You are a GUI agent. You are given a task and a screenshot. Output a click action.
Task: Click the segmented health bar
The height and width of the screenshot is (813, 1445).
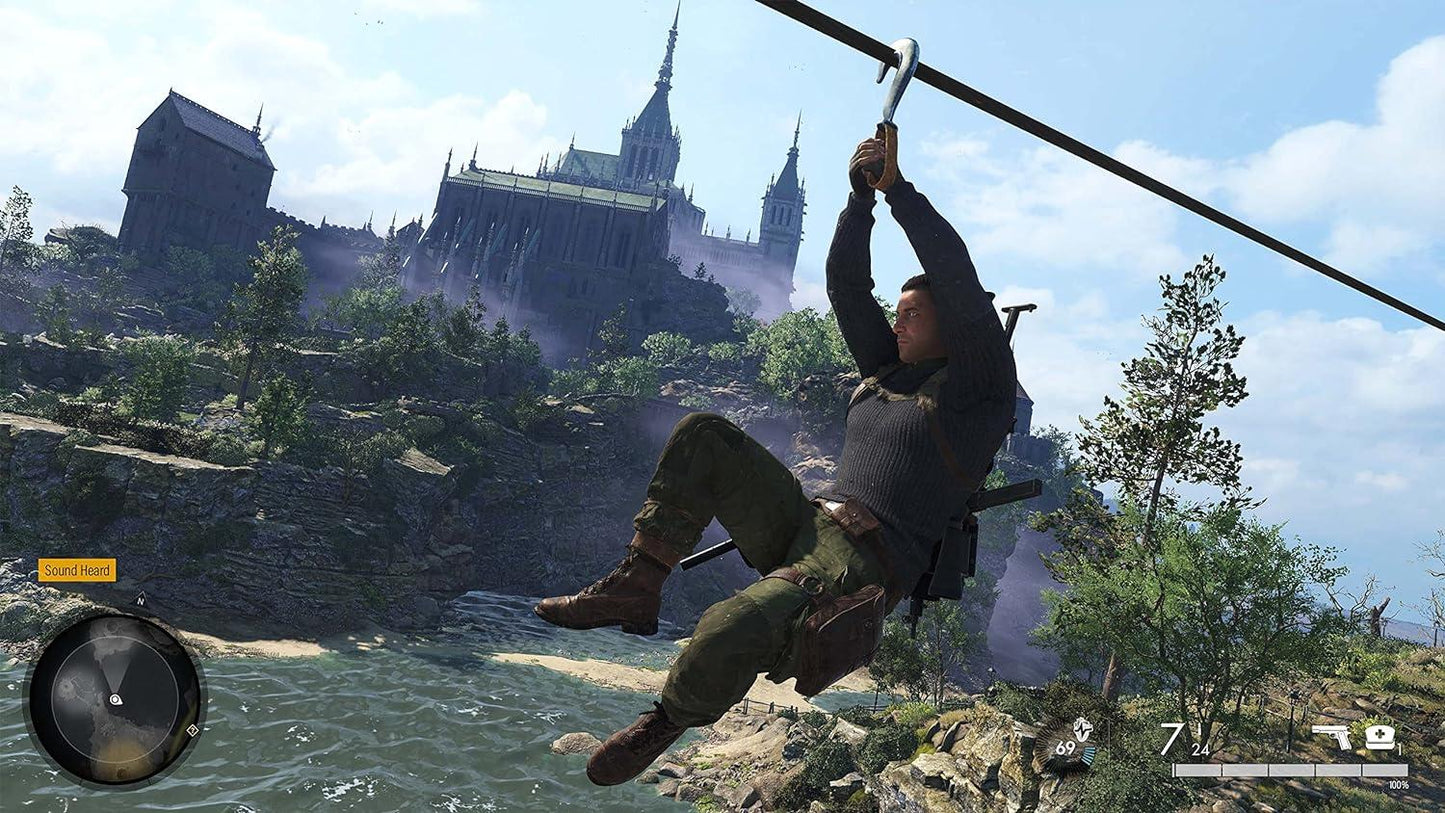[1289, 770]
